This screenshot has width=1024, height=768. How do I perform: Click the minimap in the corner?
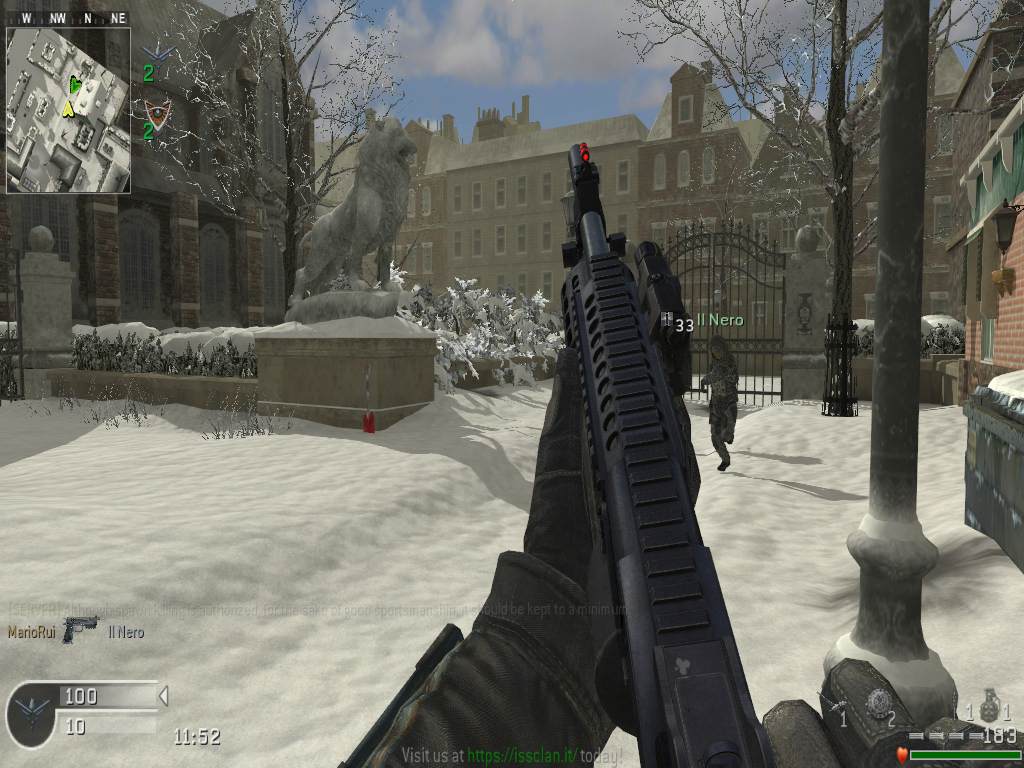(x=68, y=110)
